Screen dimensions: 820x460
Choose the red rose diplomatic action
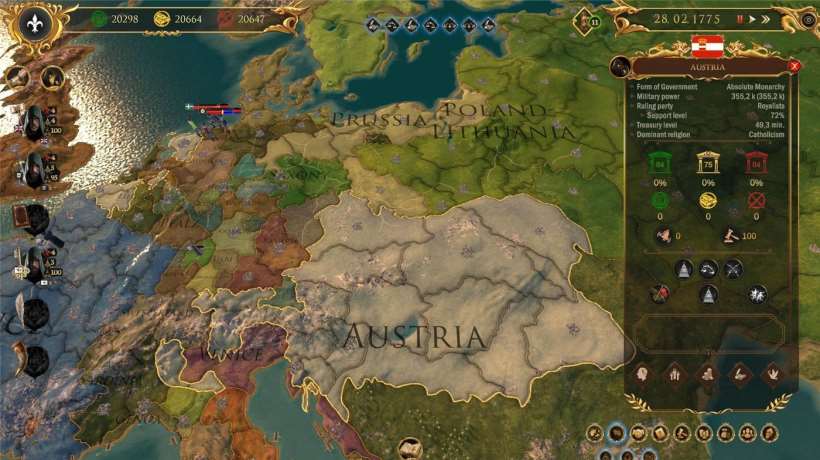660,293
